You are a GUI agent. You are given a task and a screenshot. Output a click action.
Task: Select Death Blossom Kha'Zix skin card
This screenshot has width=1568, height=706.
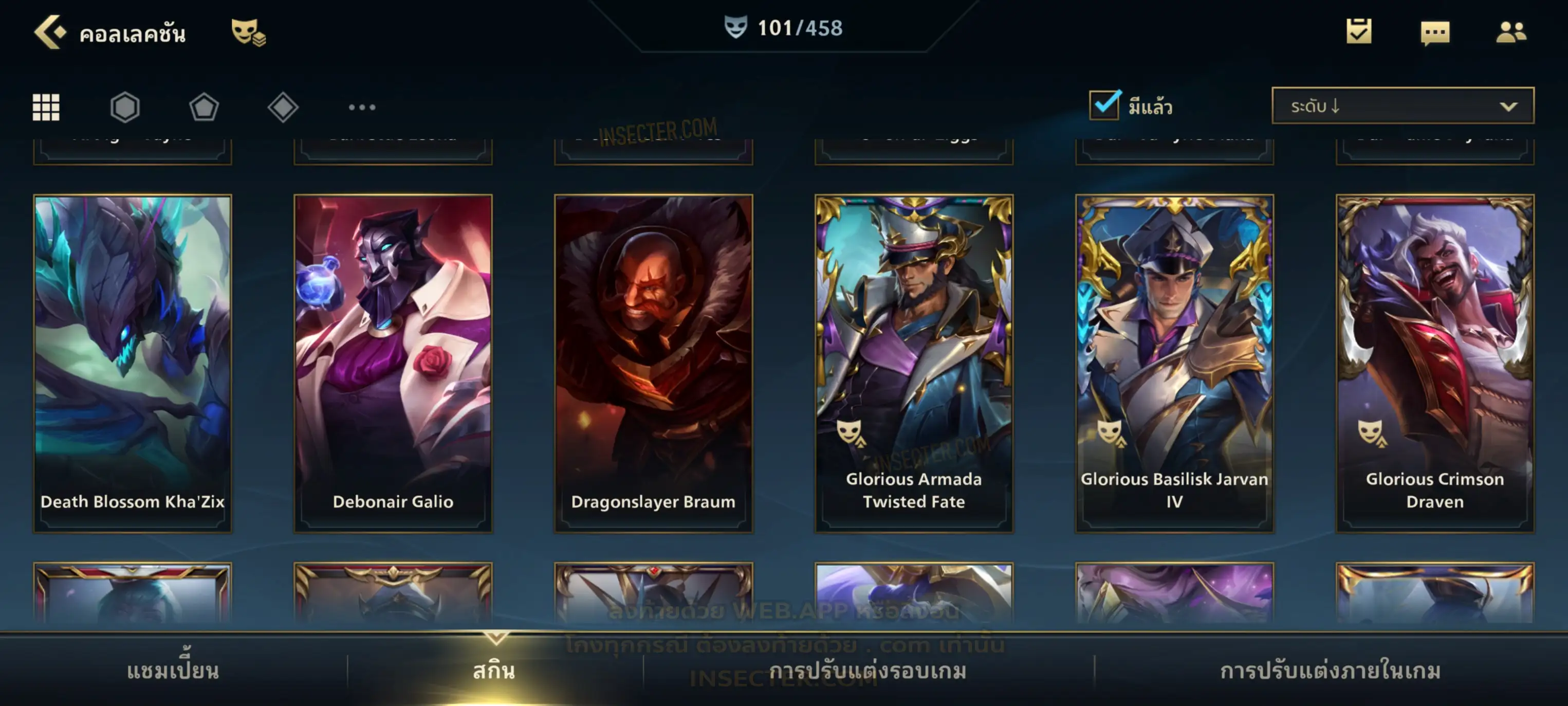132,364
